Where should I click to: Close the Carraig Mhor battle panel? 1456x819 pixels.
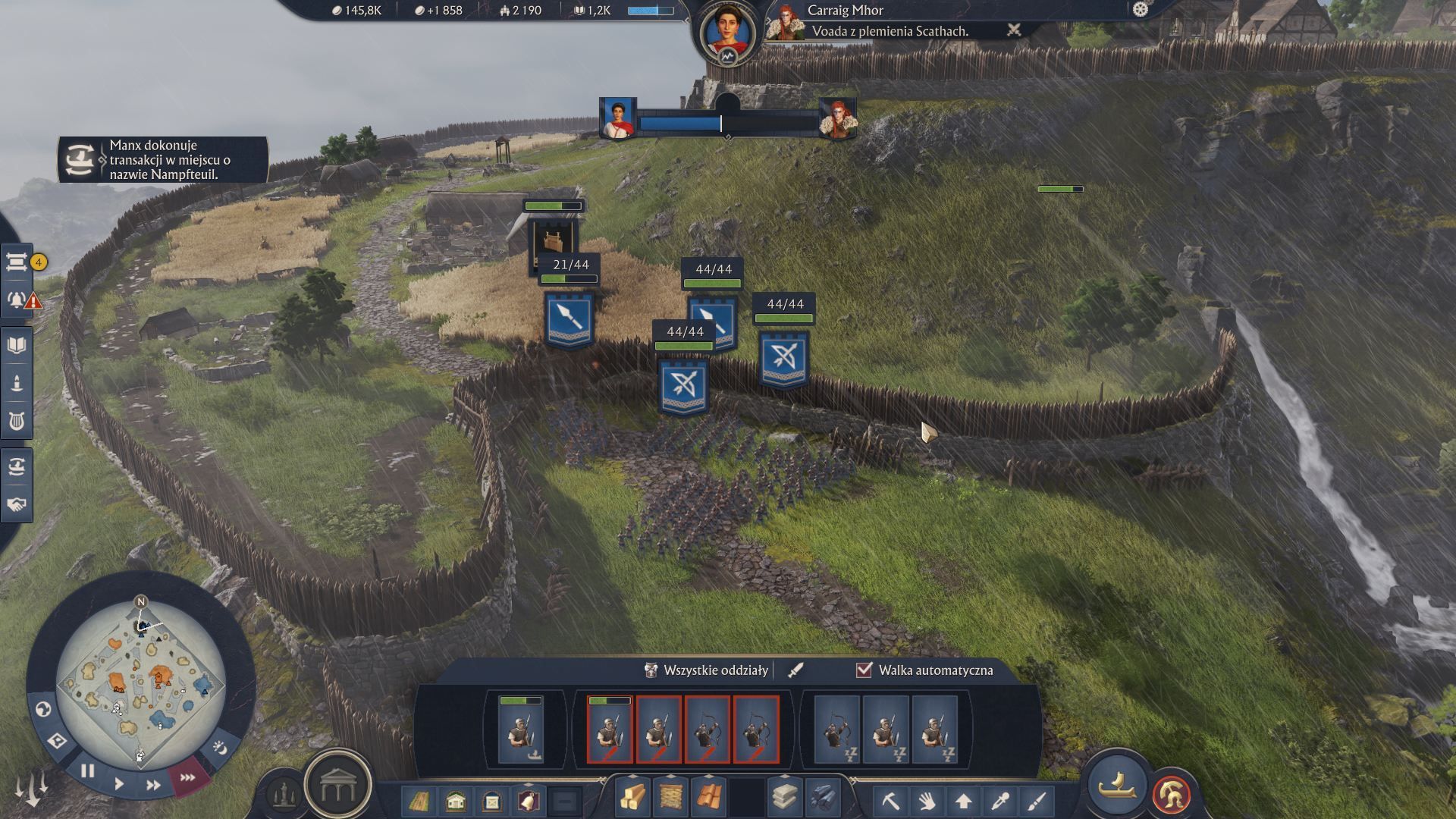click(1013, 30)
